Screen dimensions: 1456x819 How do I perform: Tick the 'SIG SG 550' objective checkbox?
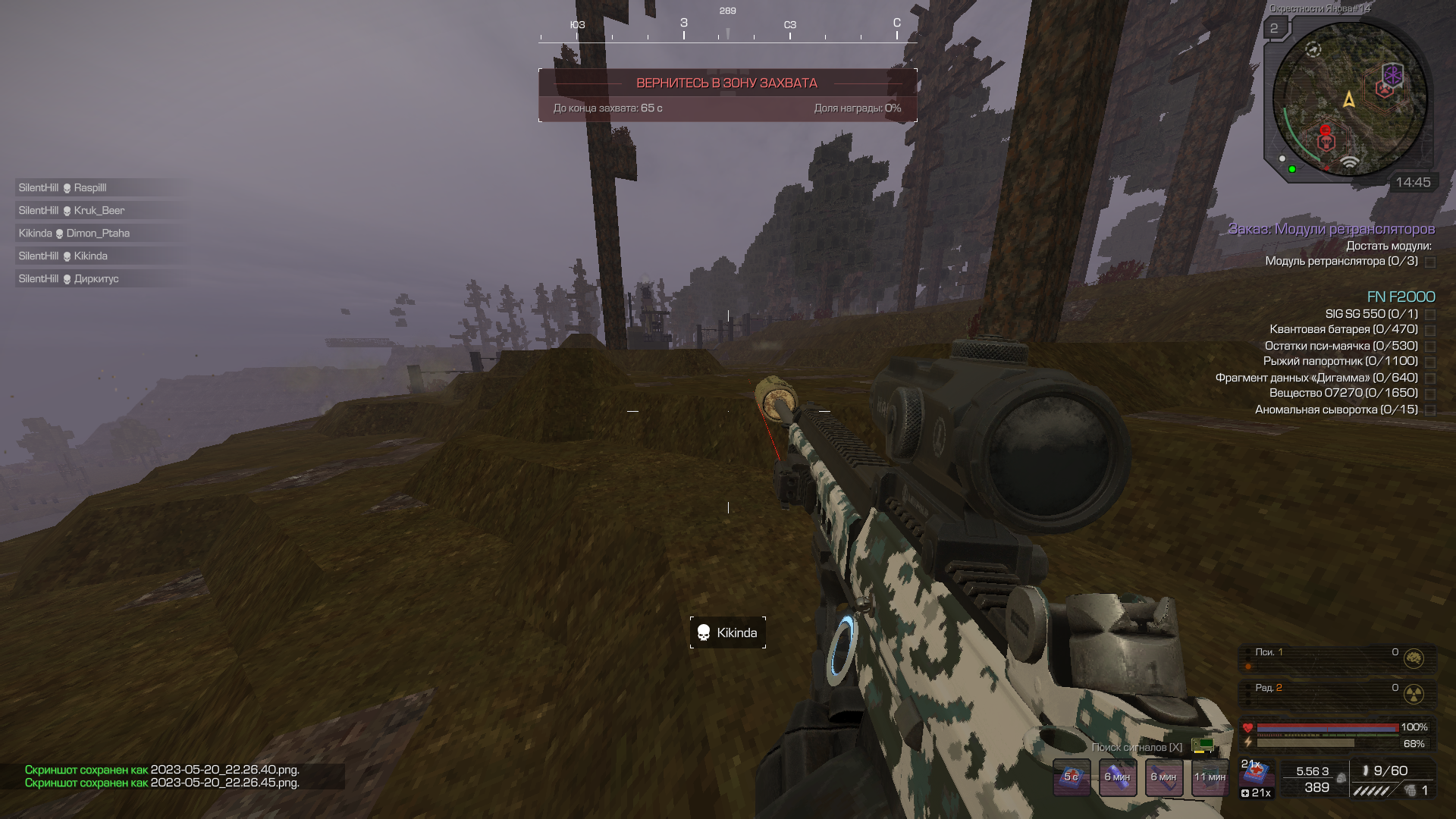pyautogui.click(x=1430, y=315)
